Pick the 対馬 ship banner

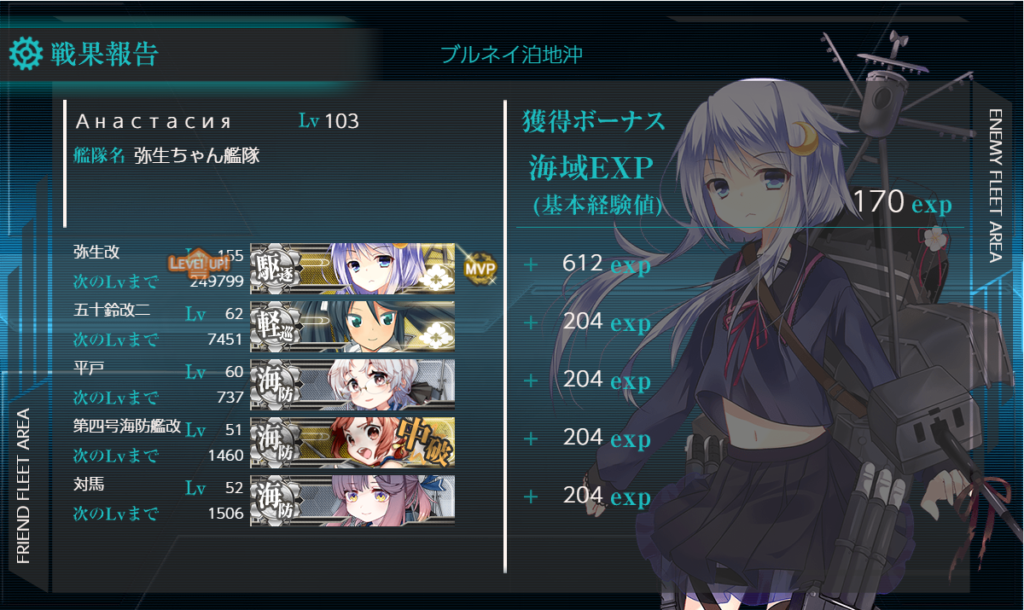[352, 498]
